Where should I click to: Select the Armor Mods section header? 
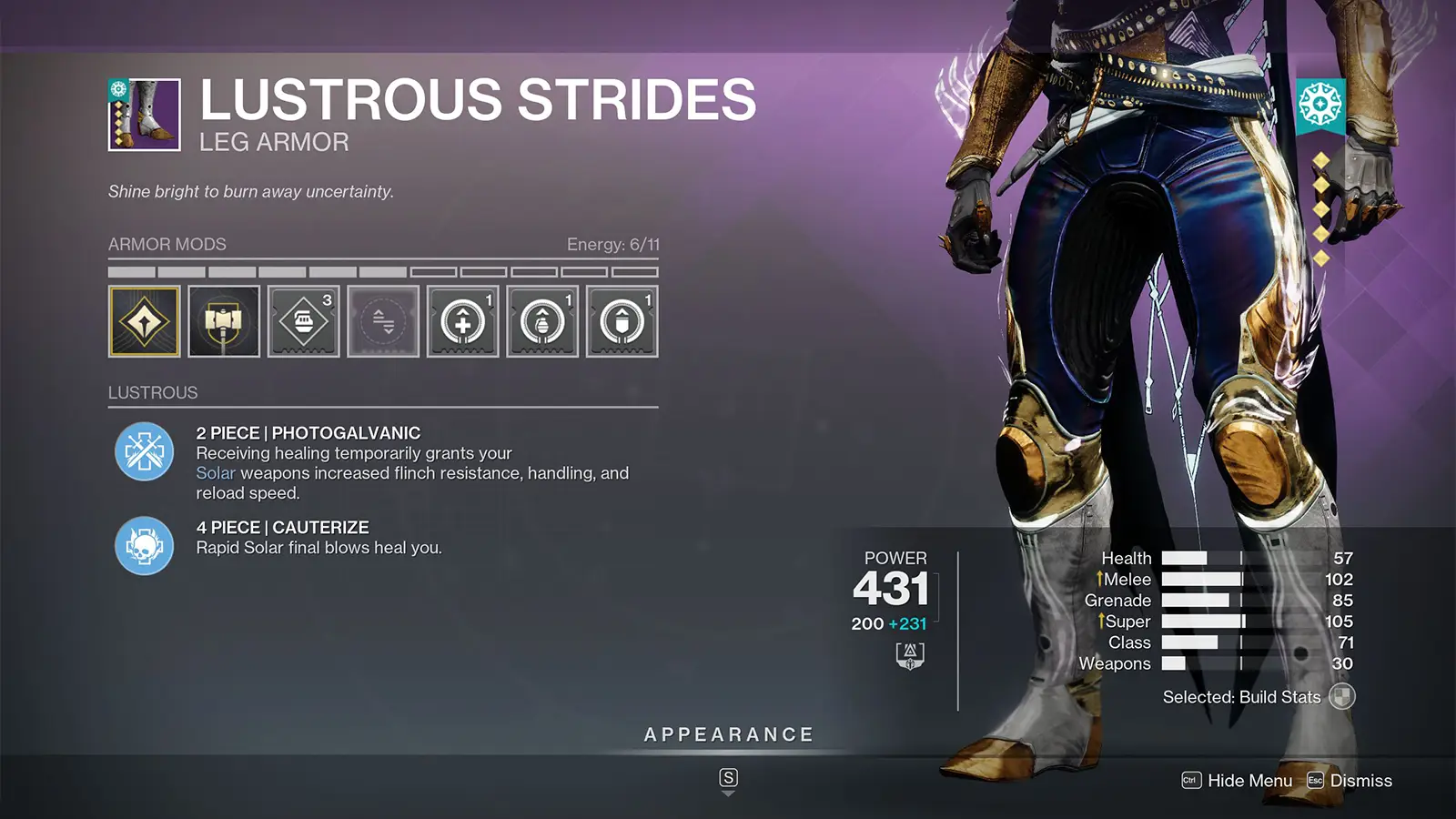[167, 244]
